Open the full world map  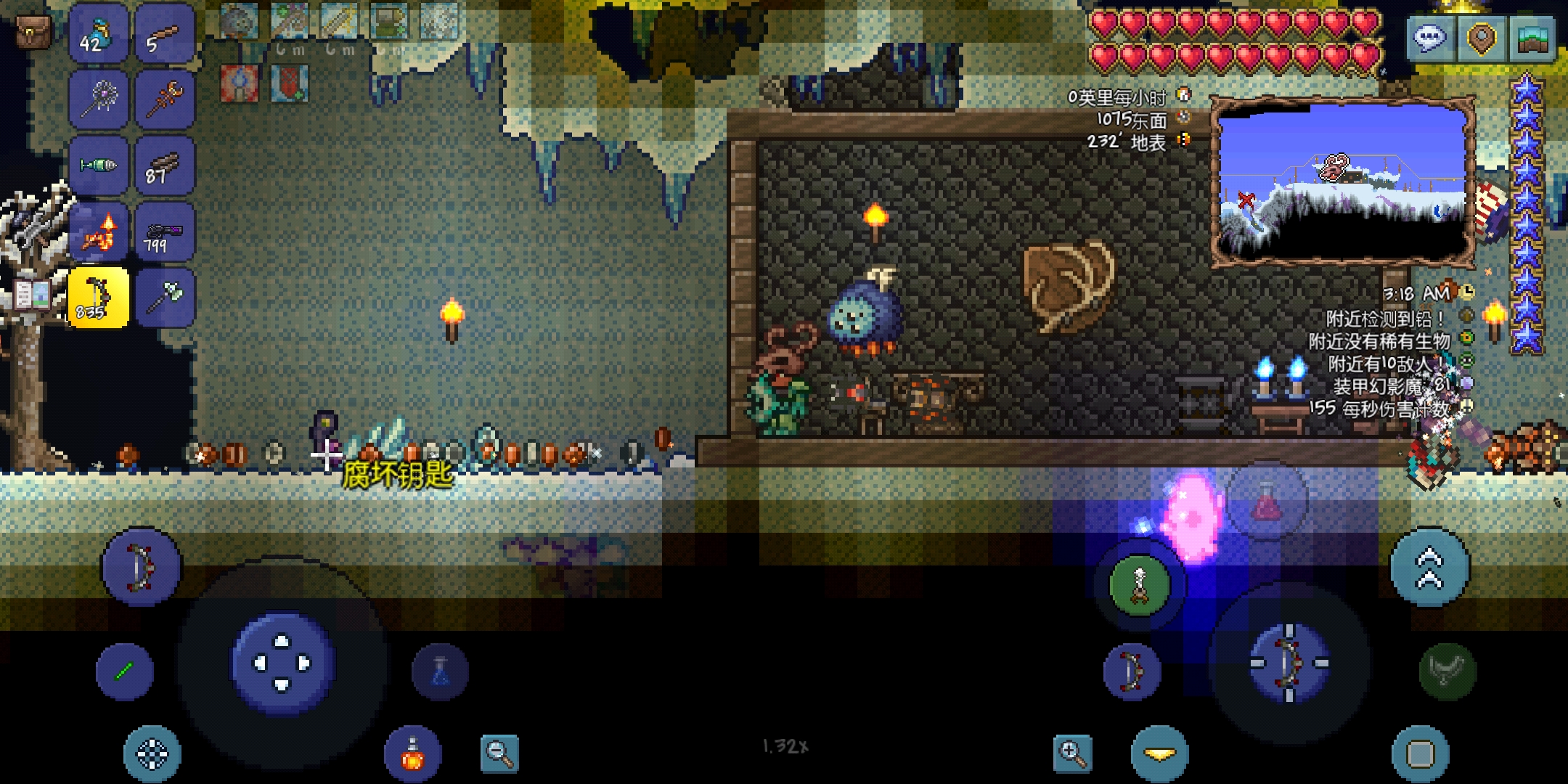(1532, 38)
